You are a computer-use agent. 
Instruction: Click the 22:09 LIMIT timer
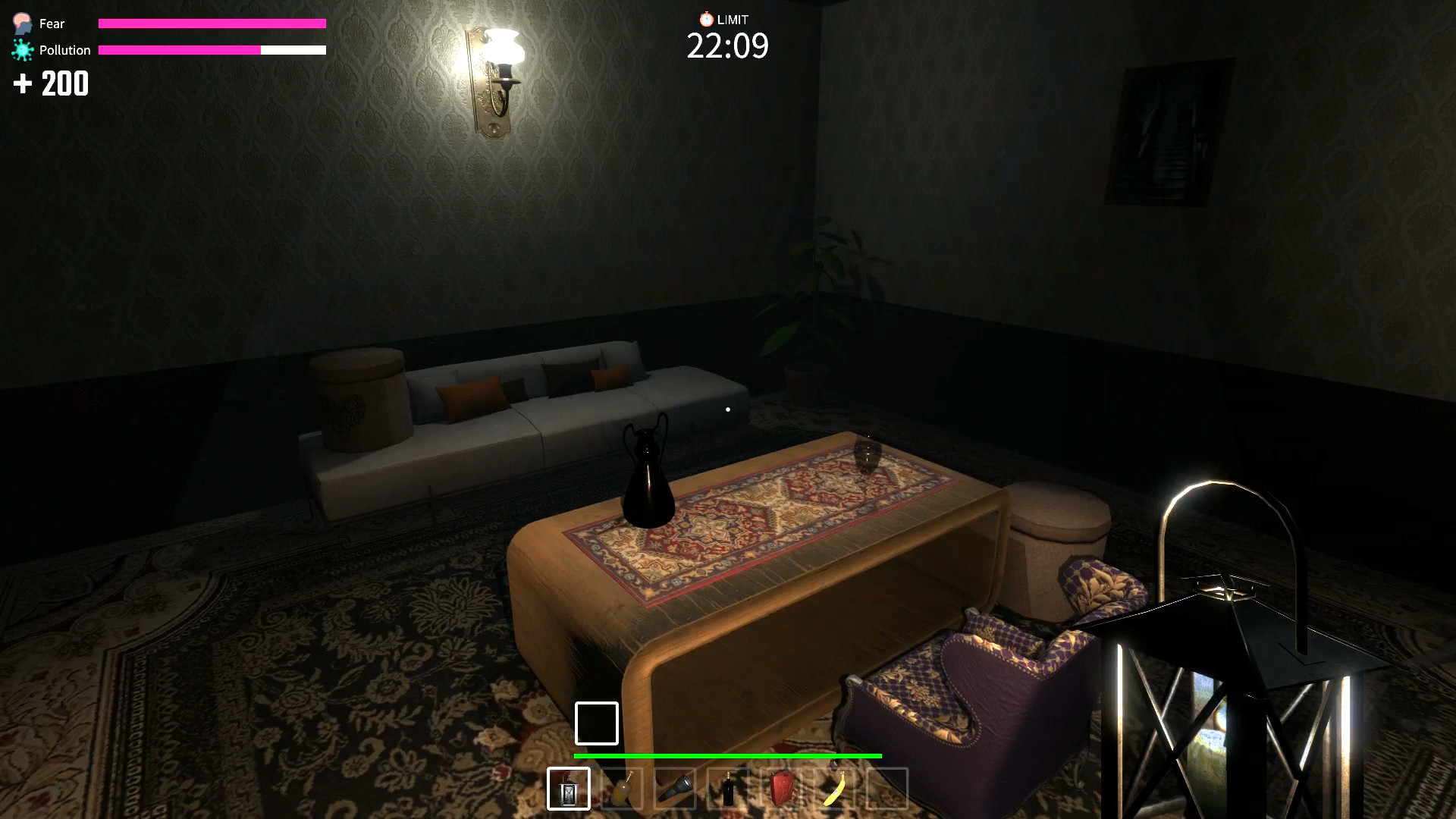tap(728, 46)
